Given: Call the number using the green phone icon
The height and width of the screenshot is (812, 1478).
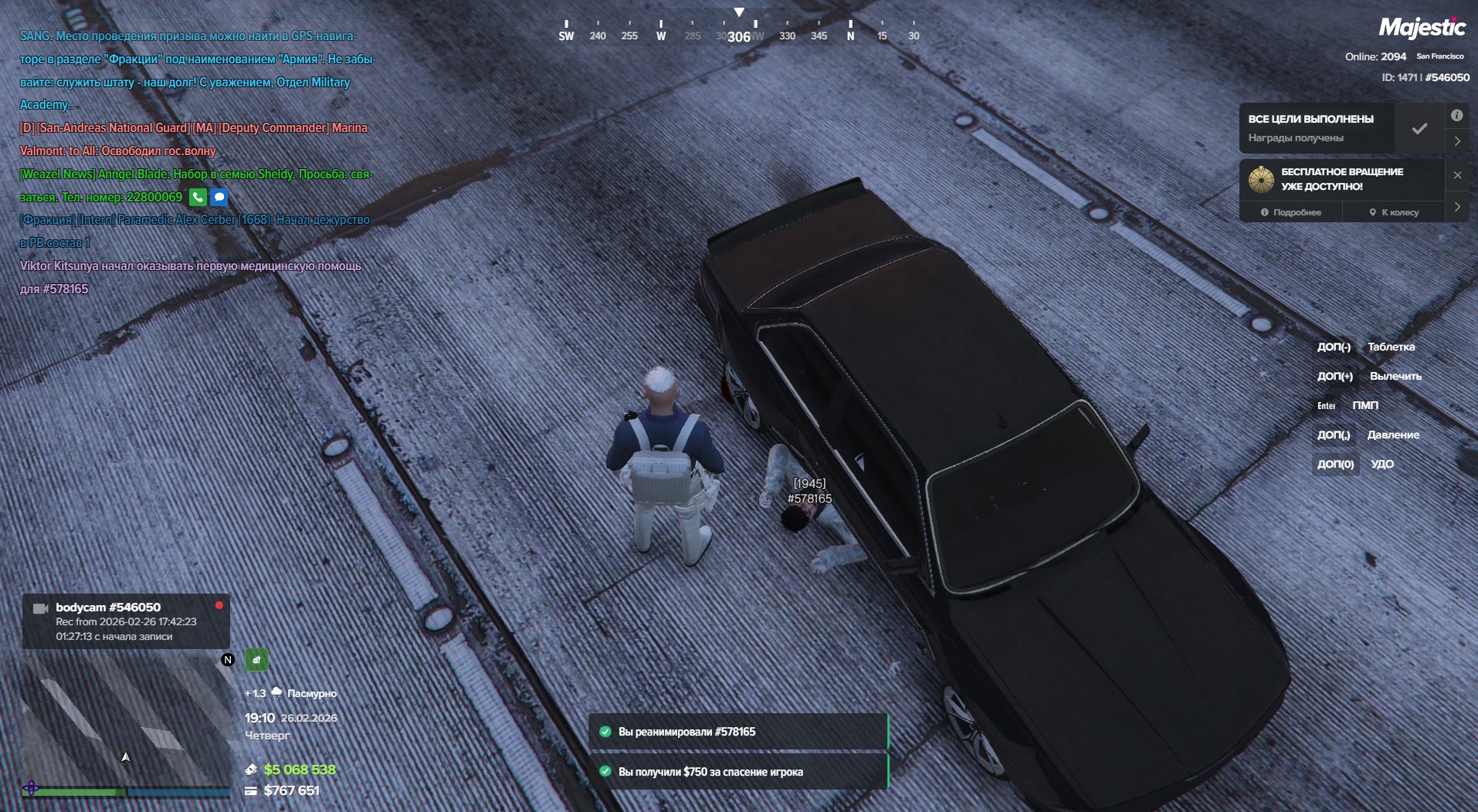Looking at the screenshot, I should [x=198, y=198].
